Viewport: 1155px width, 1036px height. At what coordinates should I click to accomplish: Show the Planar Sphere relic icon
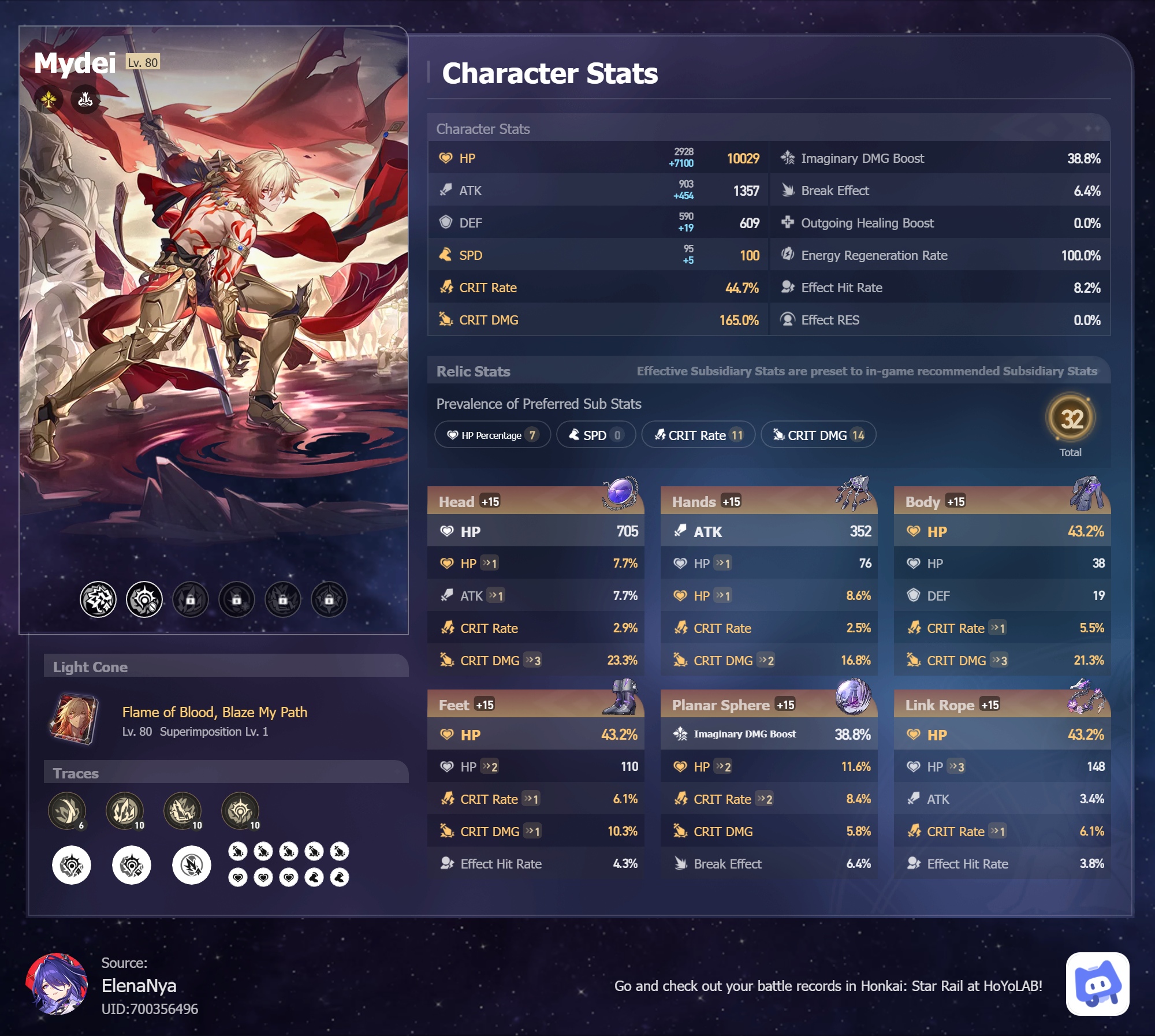tap(853, 696)
